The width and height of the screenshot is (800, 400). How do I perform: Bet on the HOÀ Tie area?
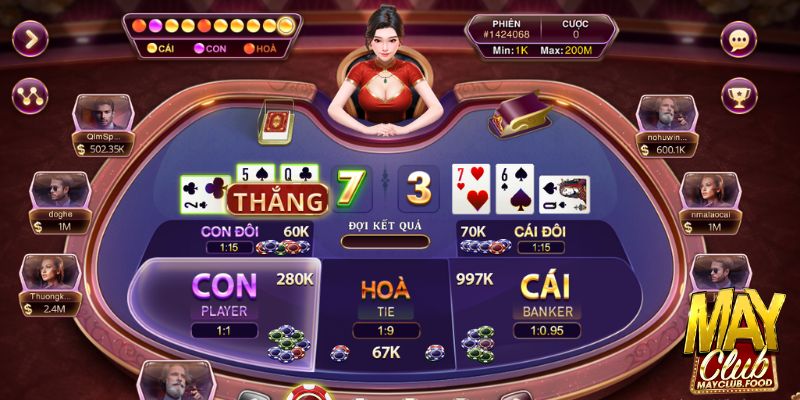click(x=385, y=300)
